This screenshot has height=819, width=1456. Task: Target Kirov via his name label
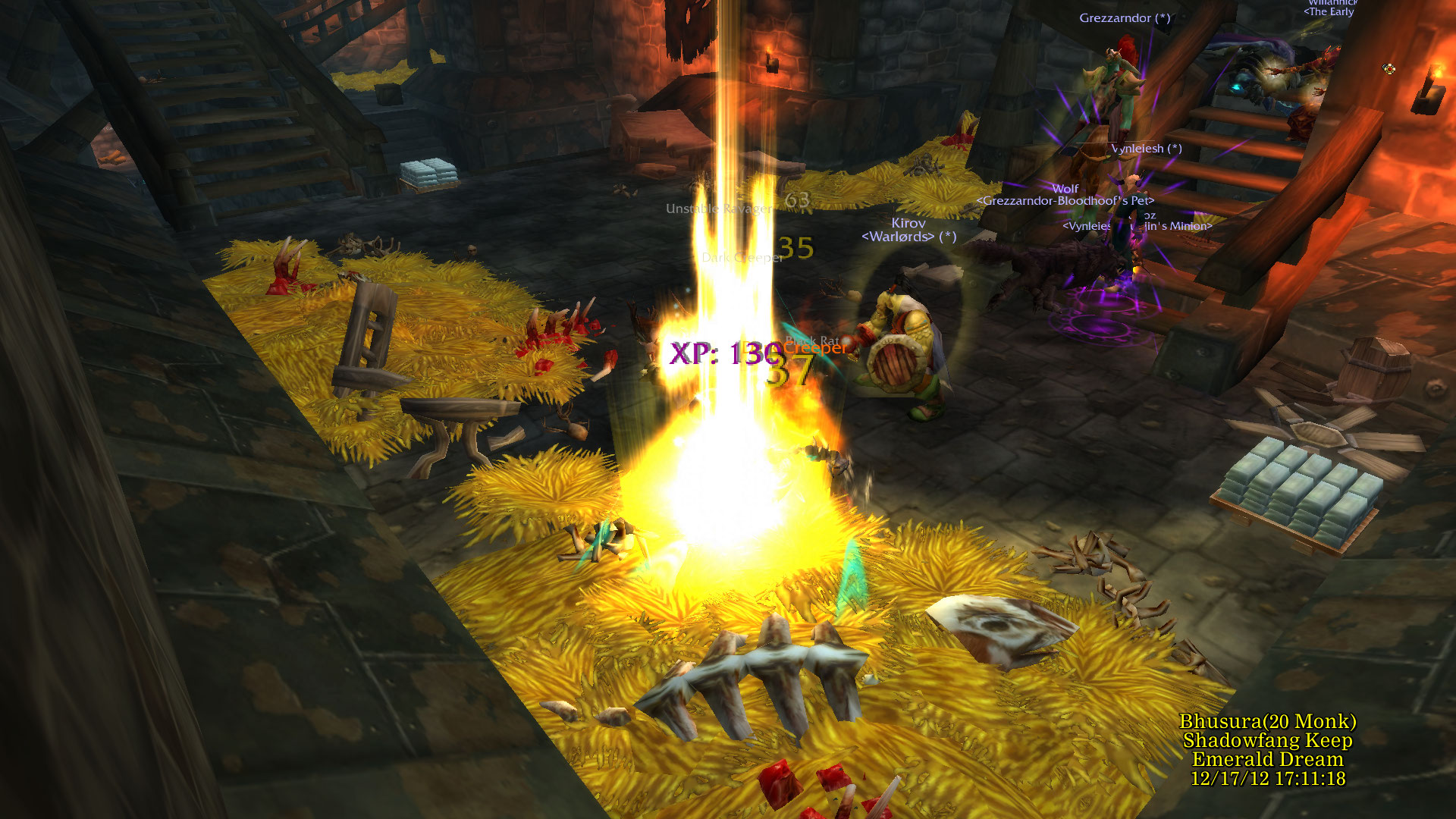pyautogui.click(x=908, y=223)
